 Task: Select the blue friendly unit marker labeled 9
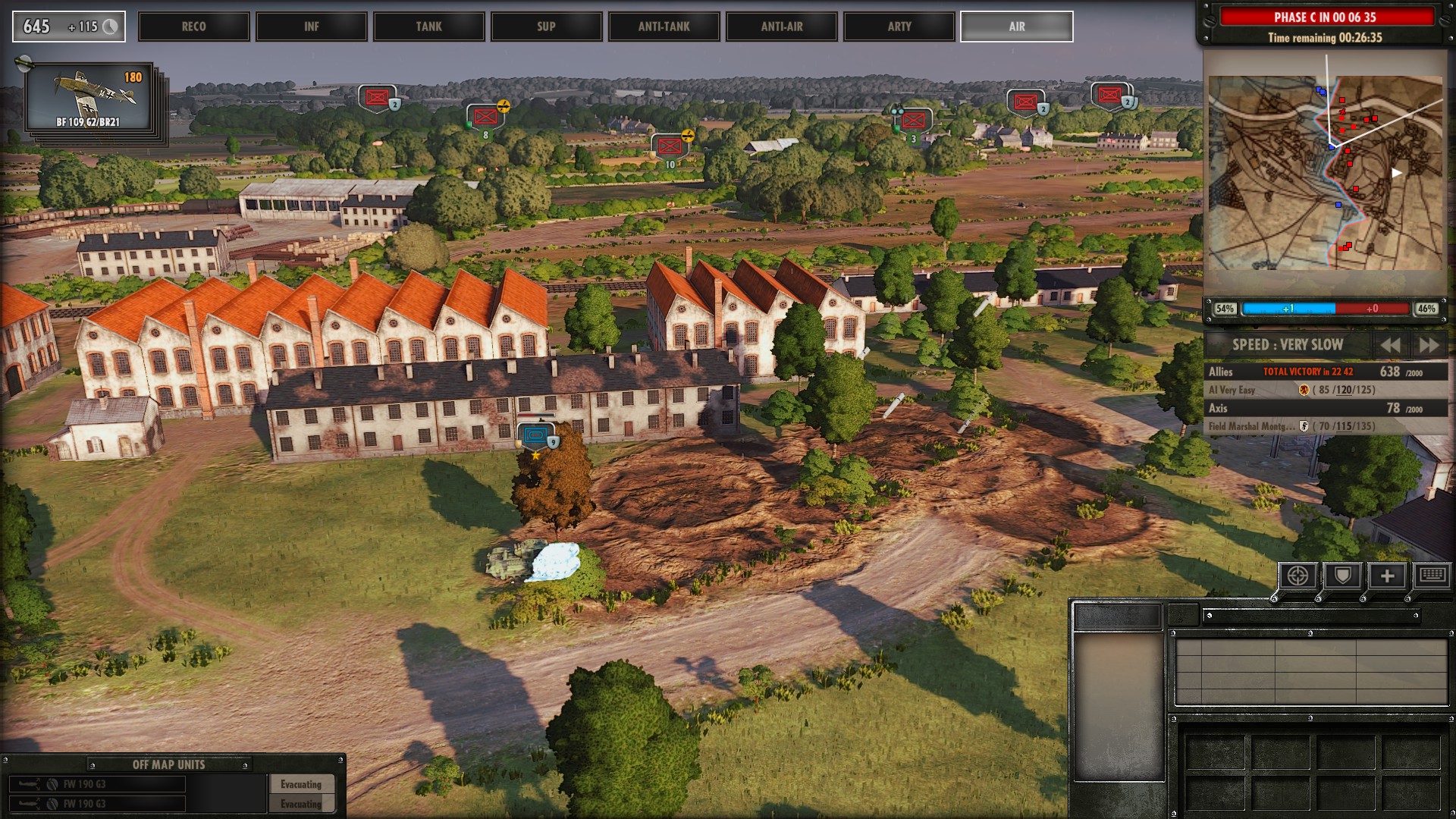tap(537, 437)
